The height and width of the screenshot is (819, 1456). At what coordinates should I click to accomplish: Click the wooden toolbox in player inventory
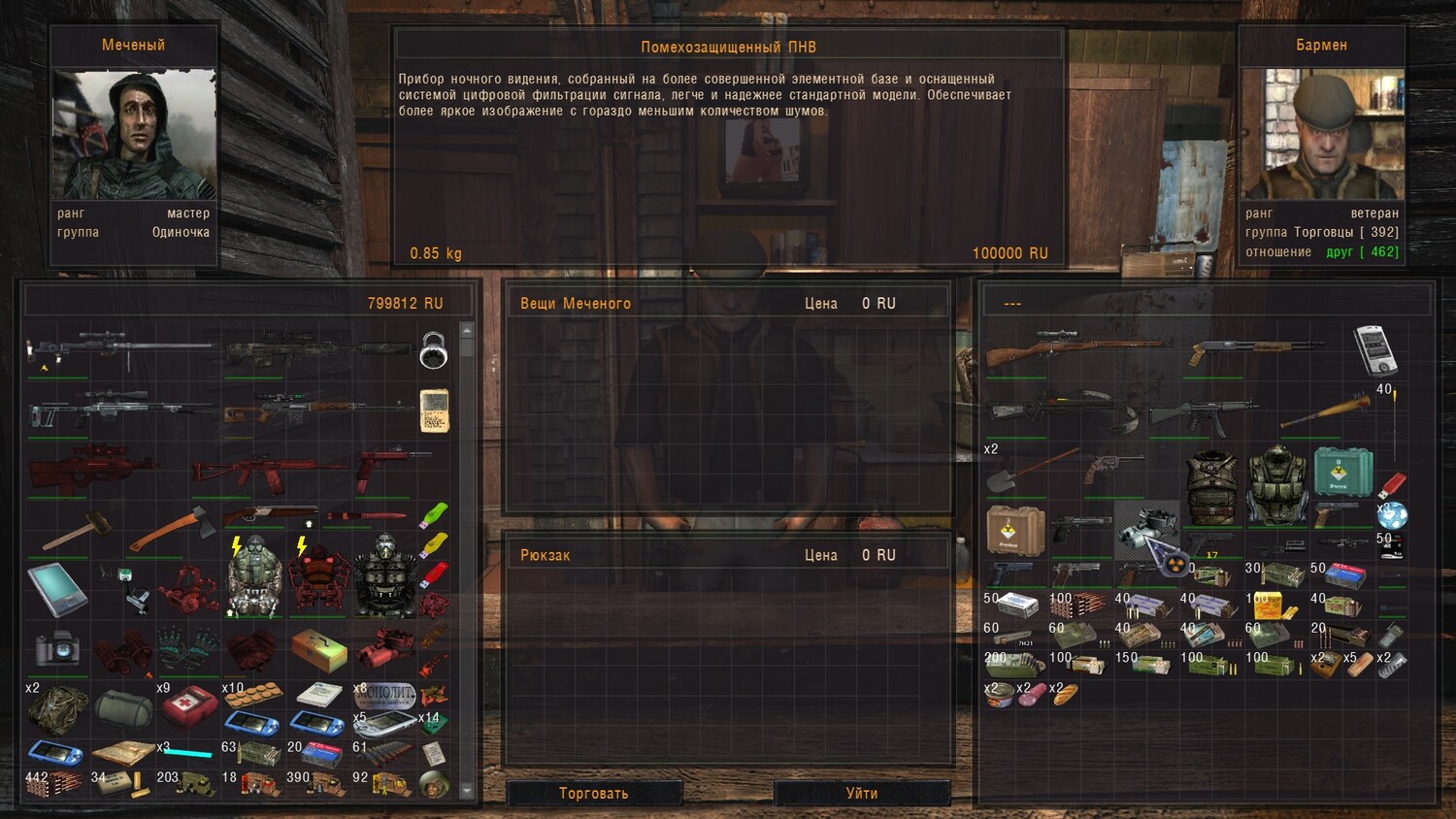coord(319,648)
